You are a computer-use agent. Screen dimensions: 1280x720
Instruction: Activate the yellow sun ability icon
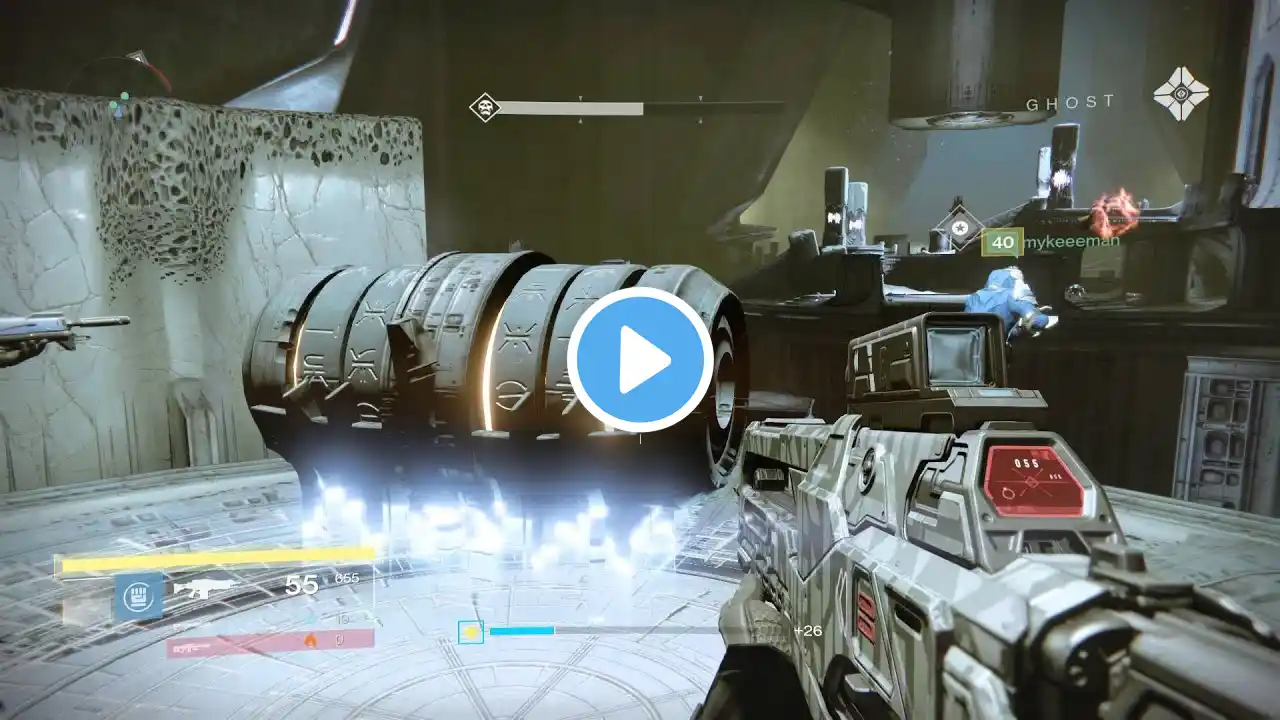click(x=471, y=632)
